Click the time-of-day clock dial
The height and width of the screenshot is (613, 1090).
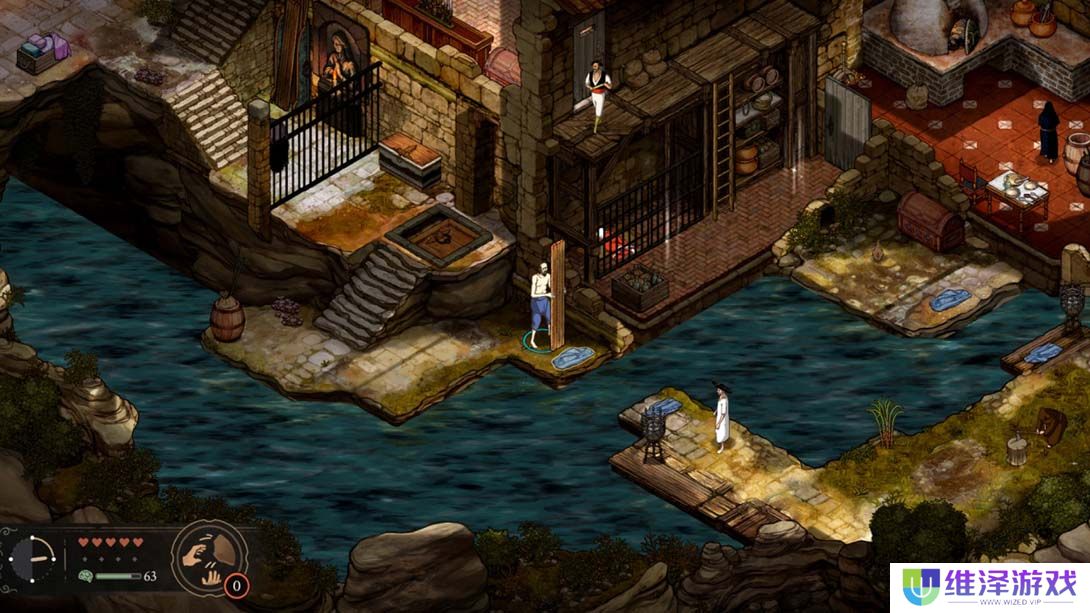34,558
